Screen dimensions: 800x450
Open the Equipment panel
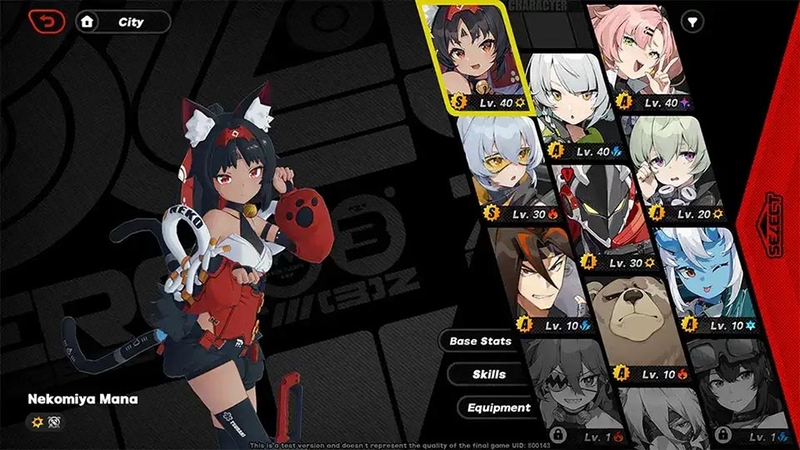pos(497,407)
